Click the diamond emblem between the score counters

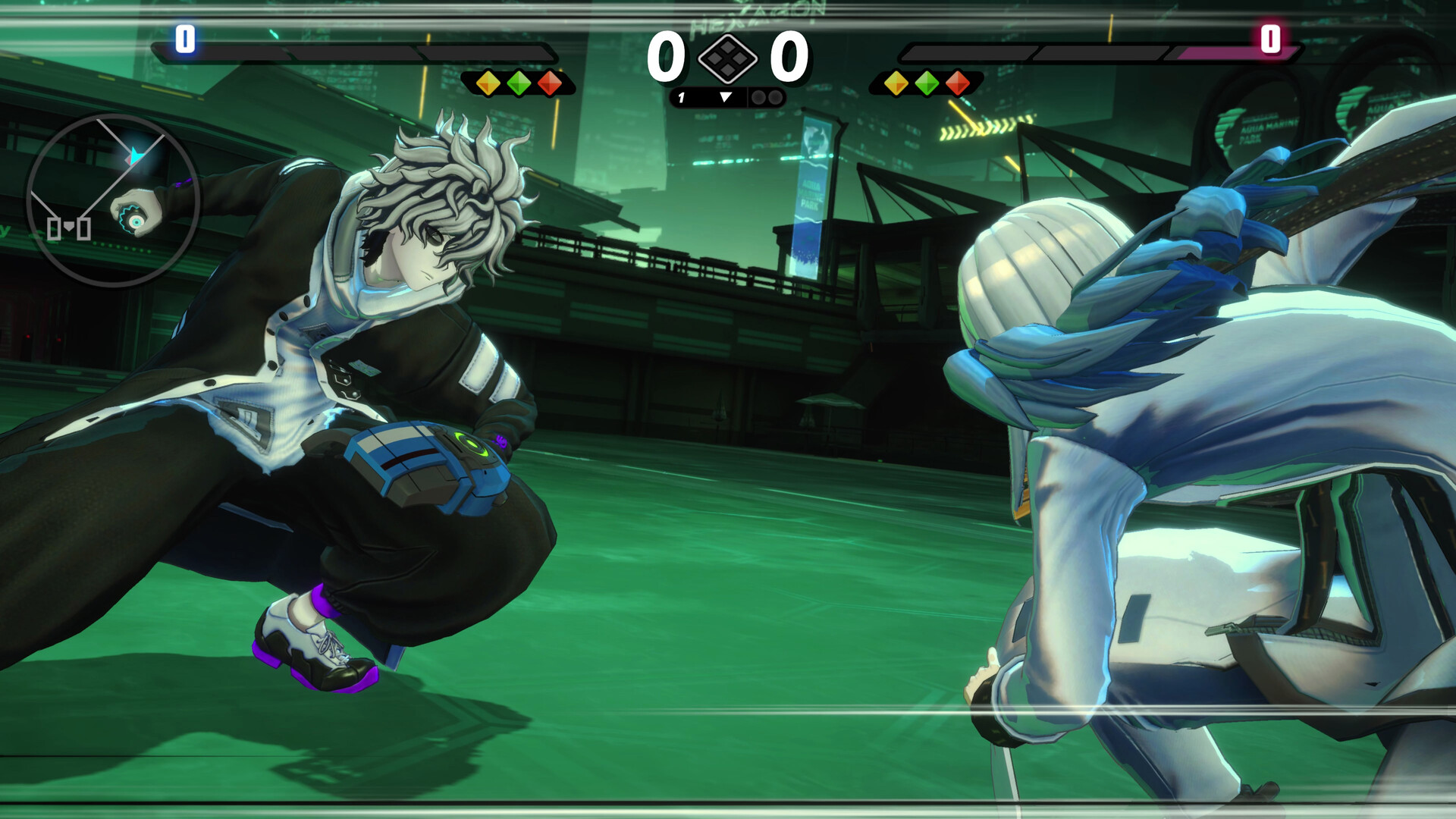click(x=728, y=59)
